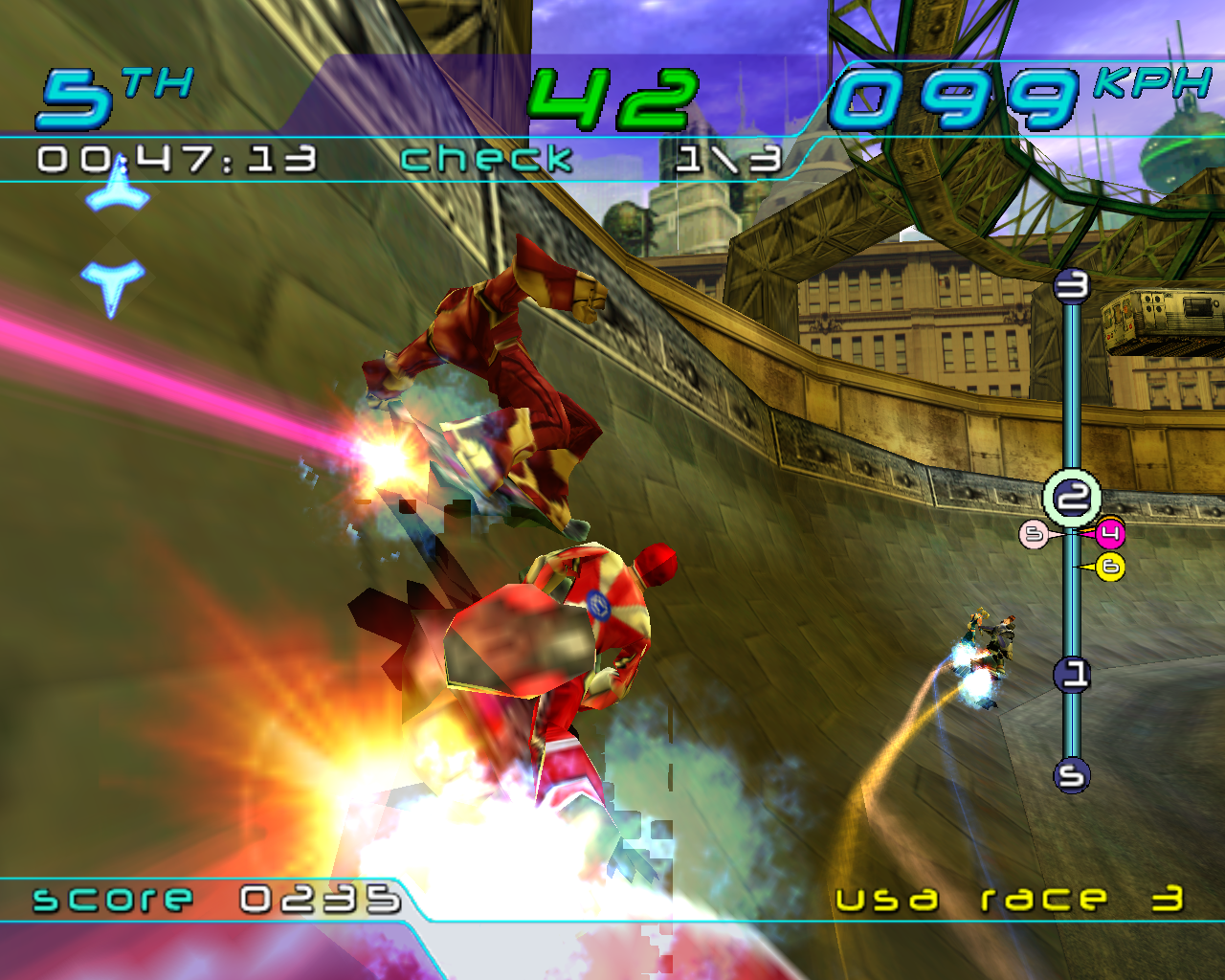Image resolution: width=1225 pixels, height=980 pixels.
Task: Select the pale pink racer 5 marker
Action: tap(1034, 534)
